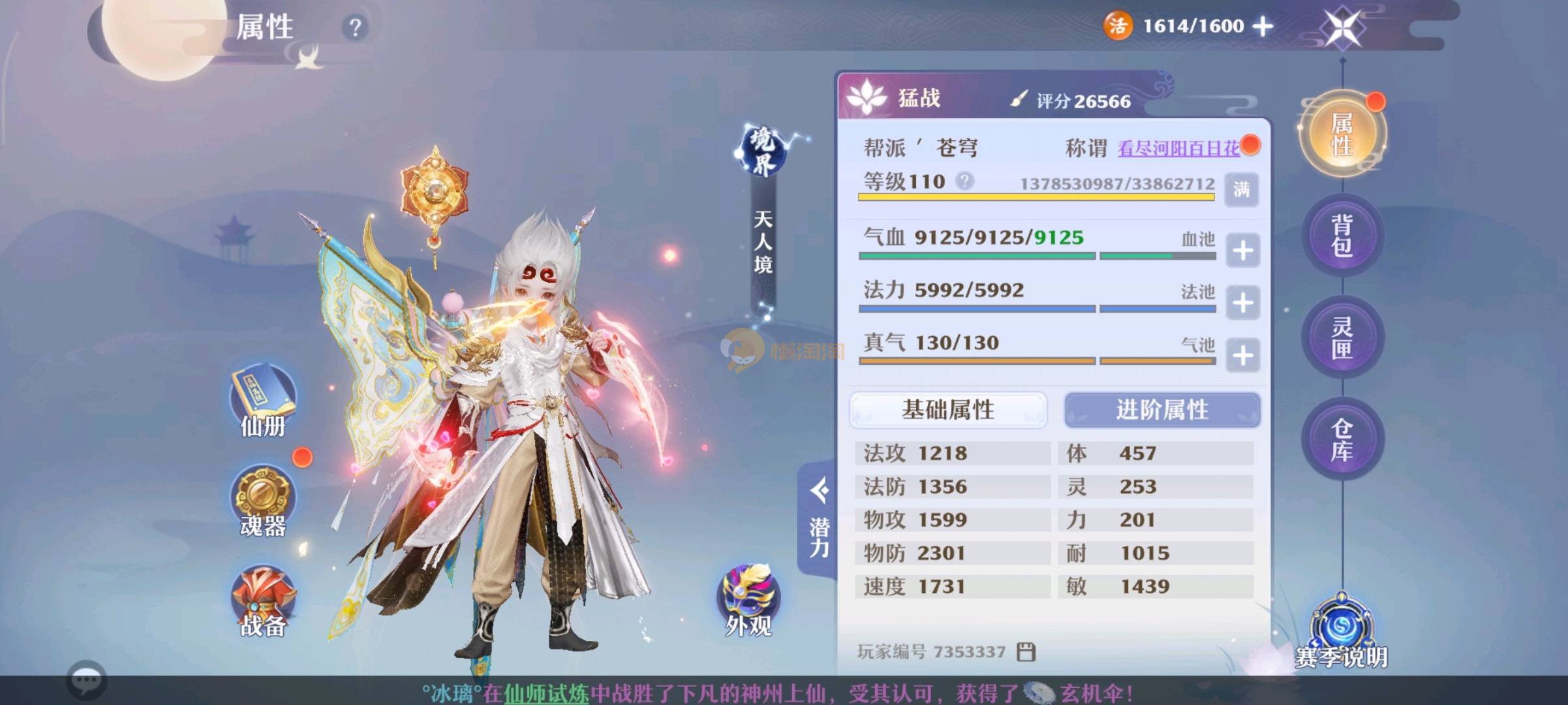
Task: Expand the 潜力 side panel
Action: [819, 519]
